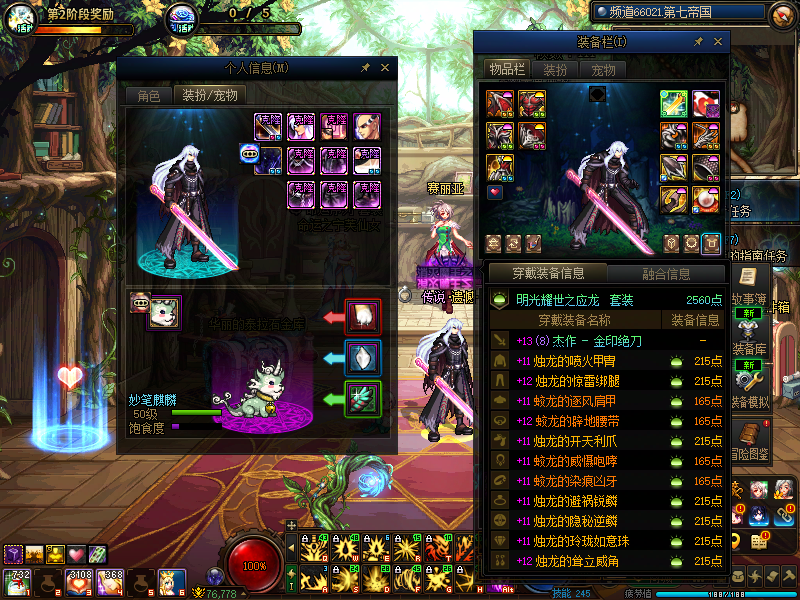Click the small heart icon below the armor slots
The width and height of the screenshot is (800, 600).
point(495,191)
